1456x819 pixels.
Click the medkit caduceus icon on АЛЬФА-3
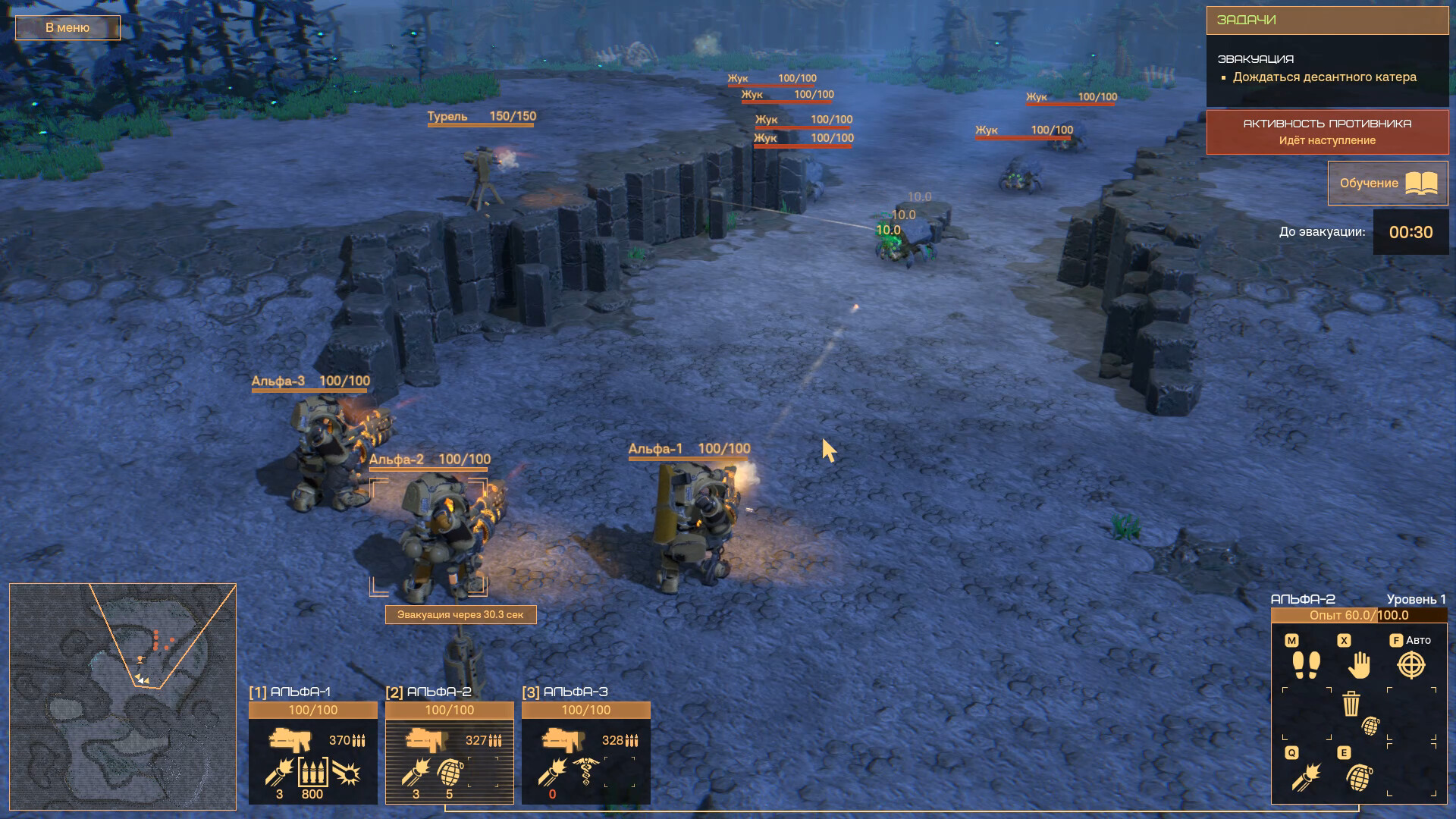[x=585, y=772]
